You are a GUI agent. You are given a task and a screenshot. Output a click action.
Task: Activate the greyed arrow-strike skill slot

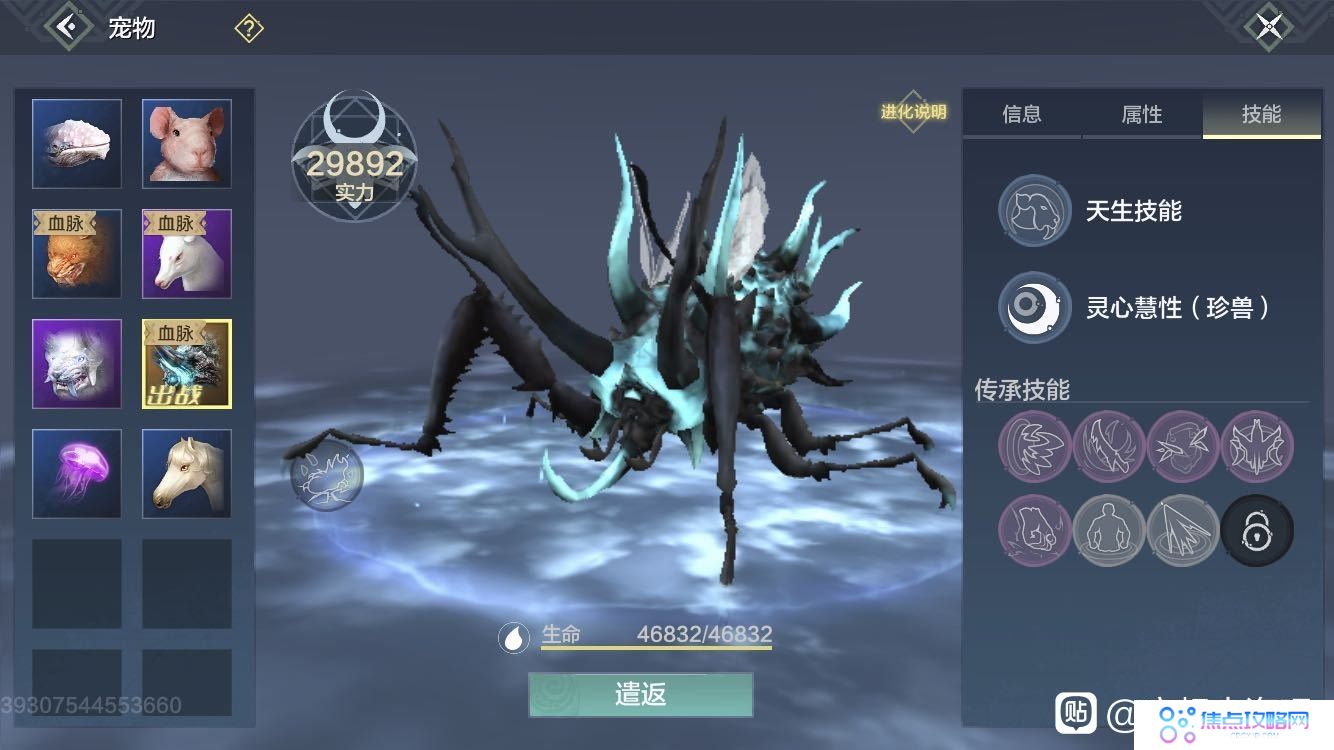1183,531
